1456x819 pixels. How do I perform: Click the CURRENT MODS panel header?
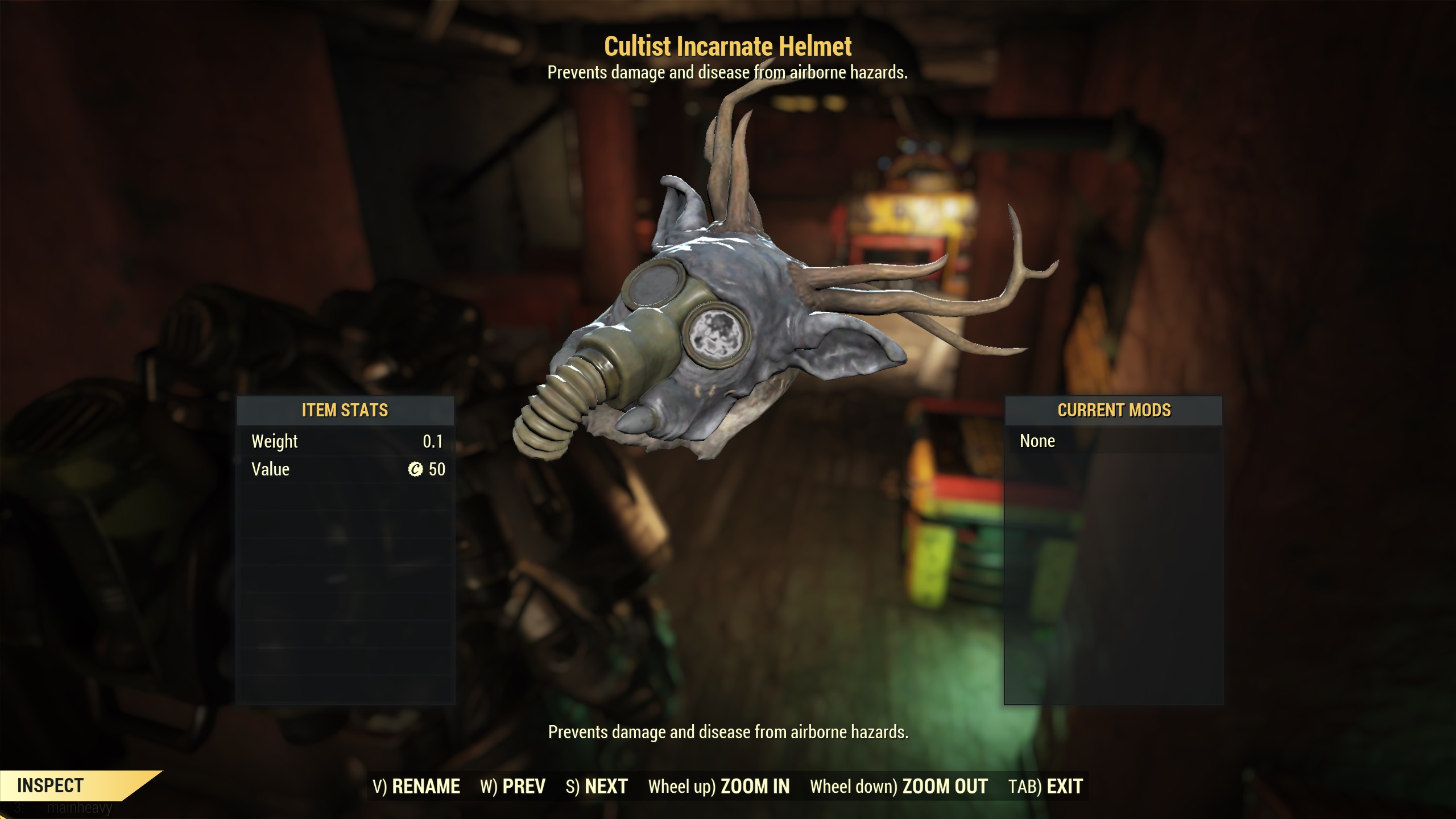[x=1114, y=410]
